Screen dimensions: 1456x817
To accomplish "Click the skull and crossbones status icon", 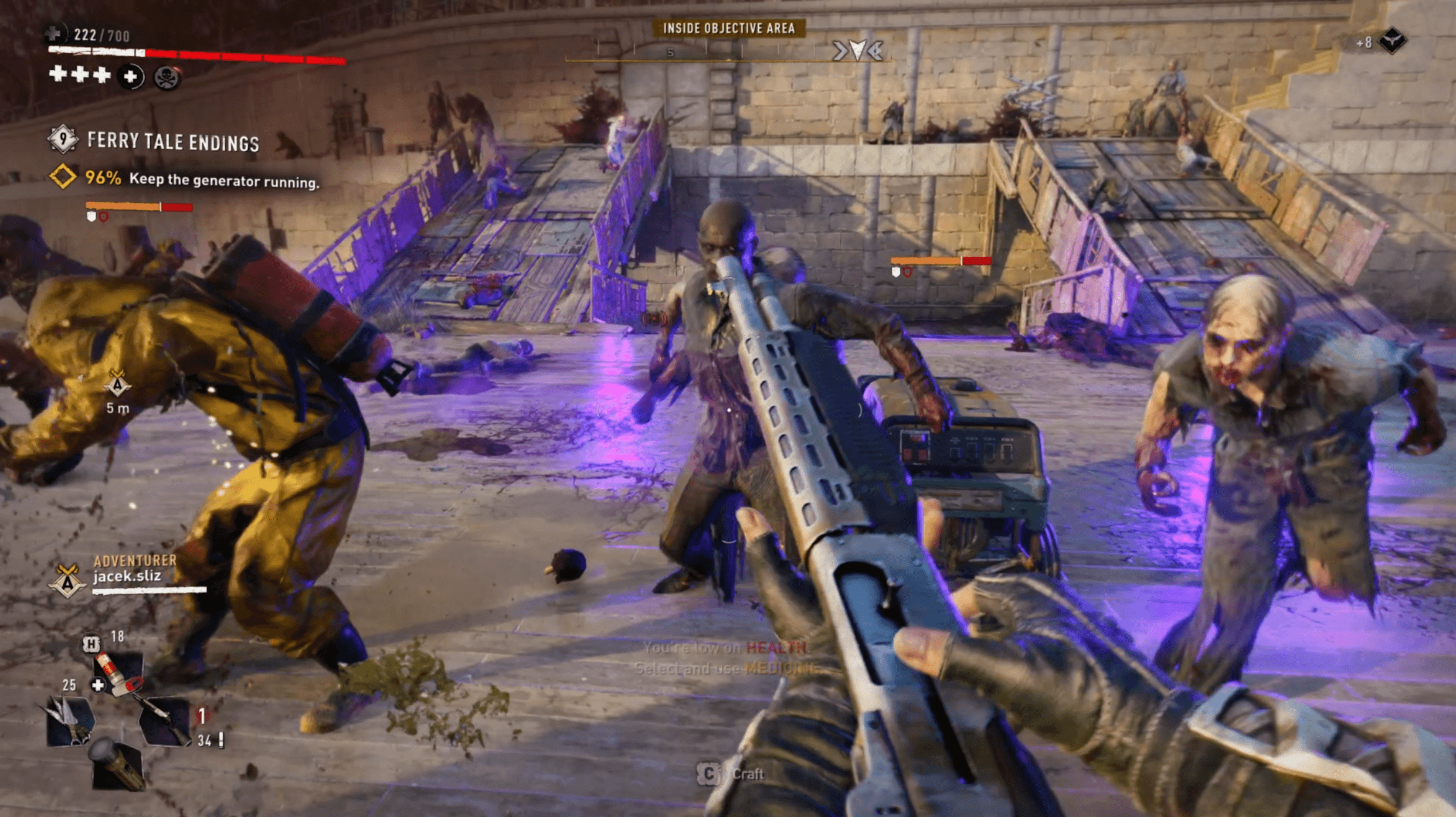I will pos(167,77).
